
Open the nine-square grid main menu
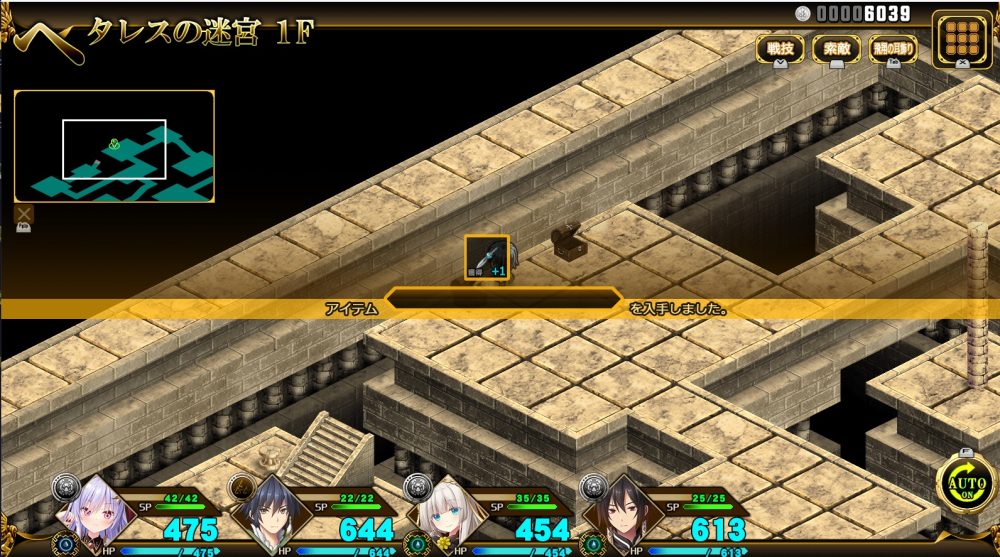[x=962, y=39]
